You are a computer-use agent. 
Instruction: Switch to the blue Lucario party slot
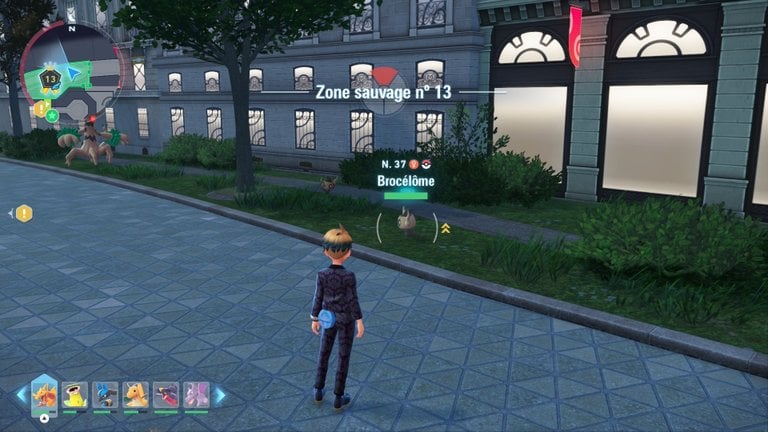coord(105,396)
